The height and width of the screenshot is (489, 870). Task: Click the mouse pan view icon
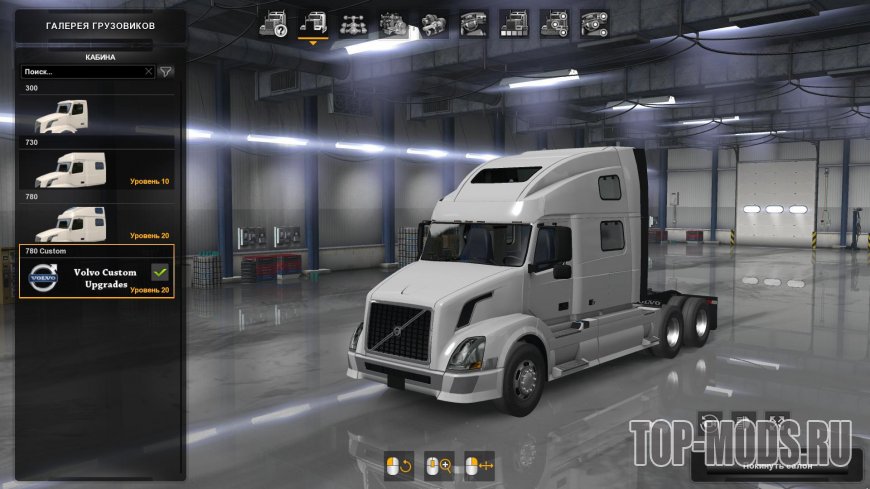(x=479, y=465)
